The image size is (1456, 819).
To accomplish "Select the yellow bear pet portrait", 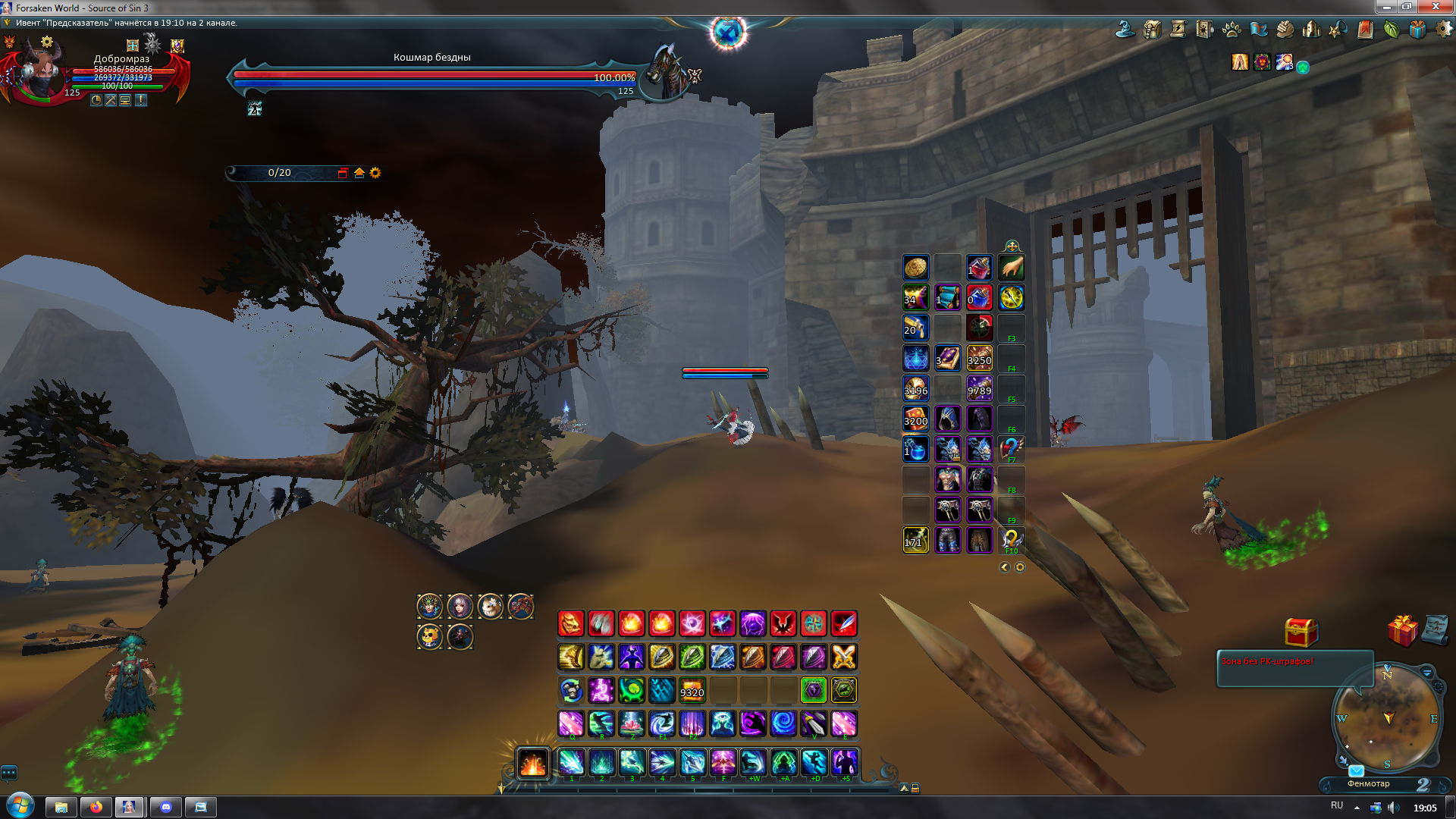I will (x=429, y=637).
